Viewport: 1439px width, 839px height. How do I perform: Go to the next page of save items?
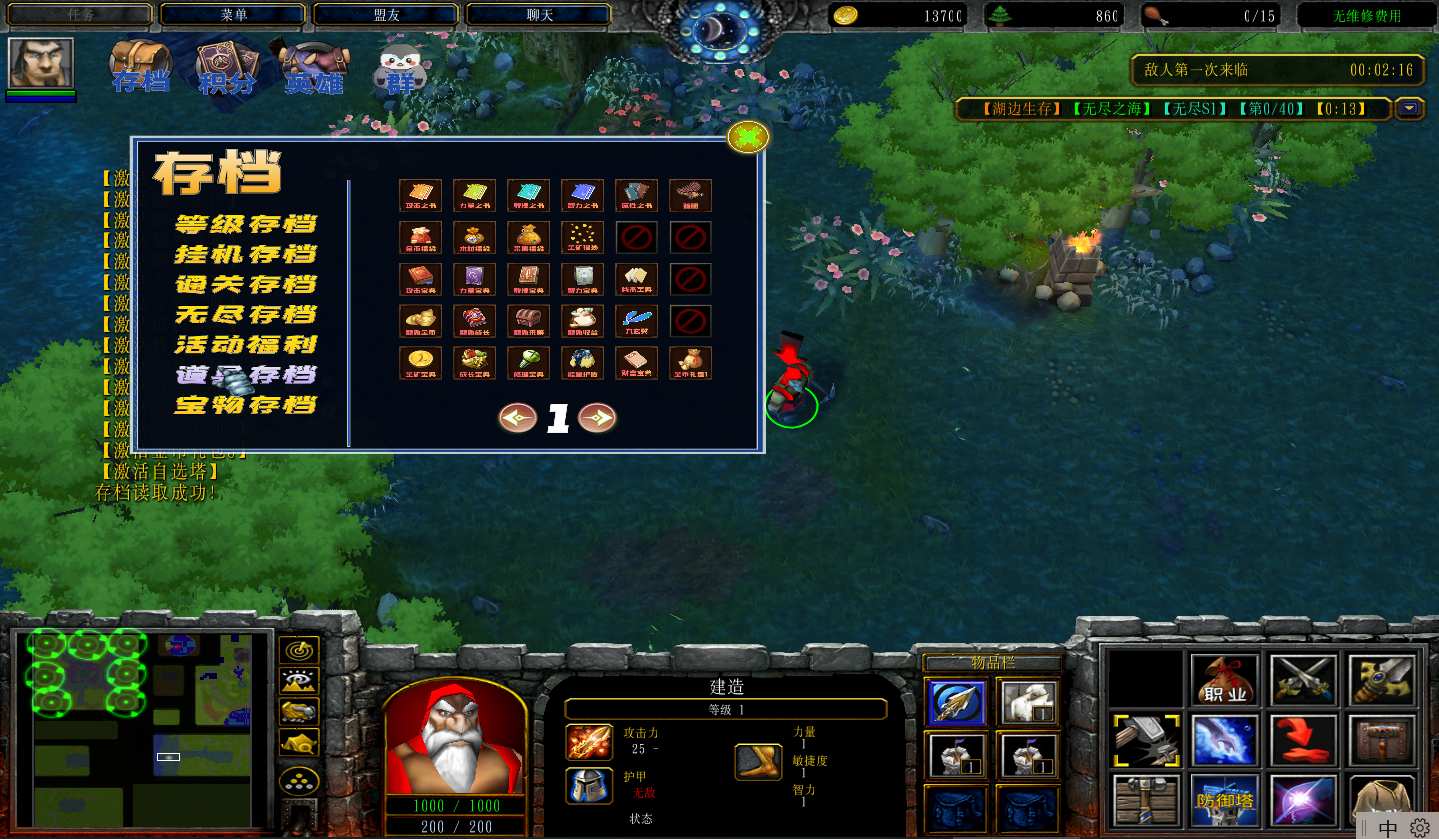[597, 418]
